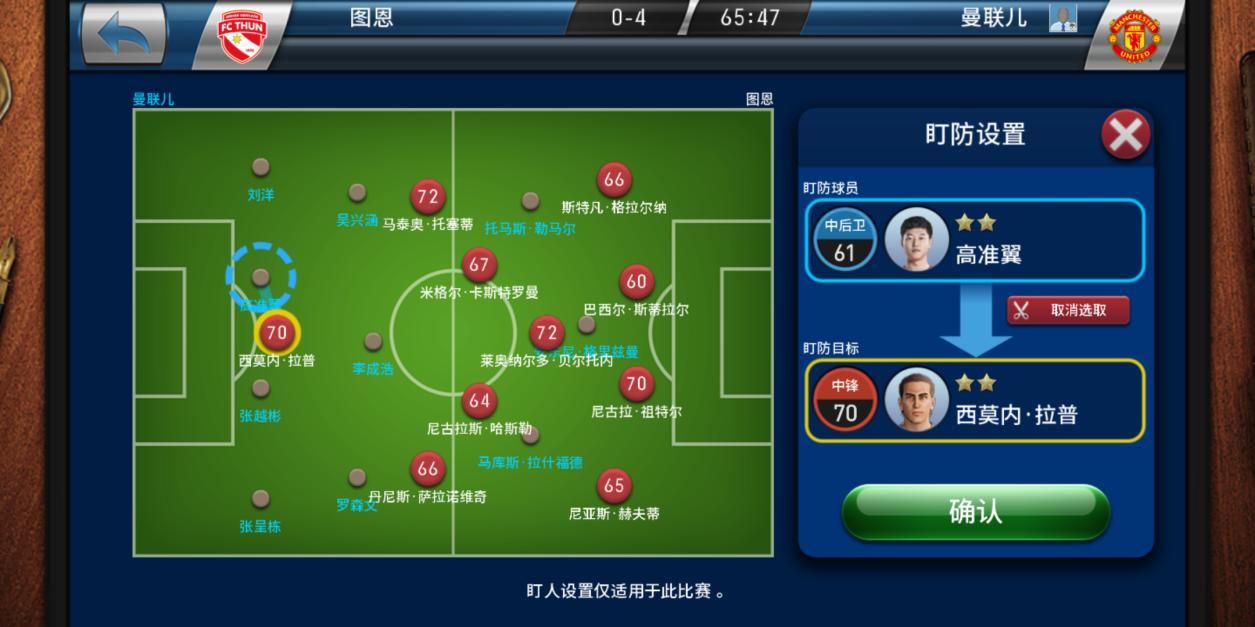Pick opponent 巴西尔·斯蒂拉尔 rated 60
Image resolution: width=1255 pixels, height=627 pixels.
(636, 282)
